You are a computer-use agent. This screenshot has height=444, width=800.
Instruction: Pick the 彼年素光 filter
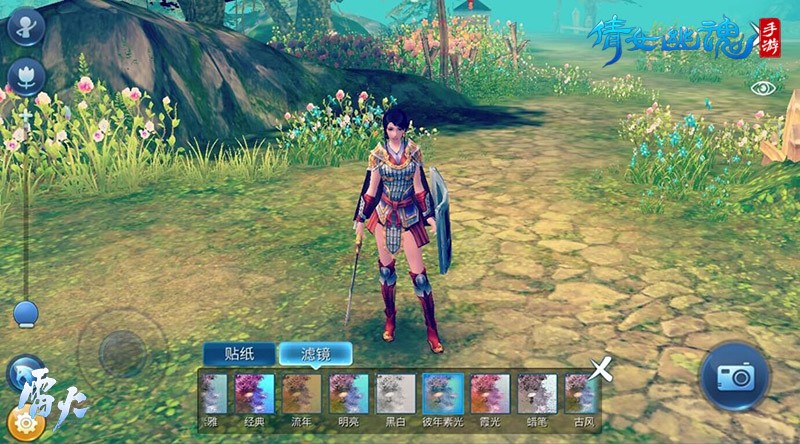[442, 400]
